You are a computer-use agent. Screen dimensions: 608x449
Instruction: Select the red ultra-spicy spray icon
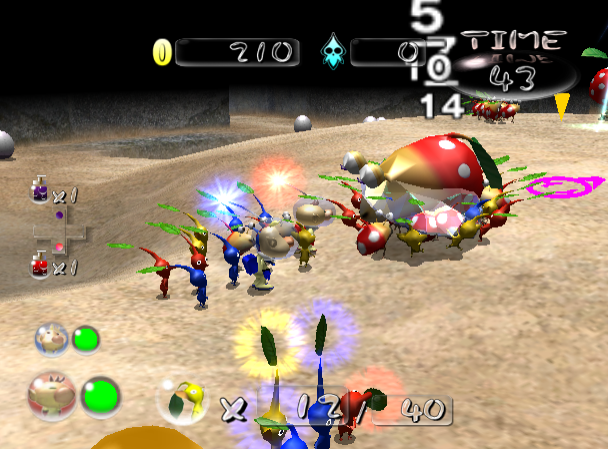click(x=40, y=265)
